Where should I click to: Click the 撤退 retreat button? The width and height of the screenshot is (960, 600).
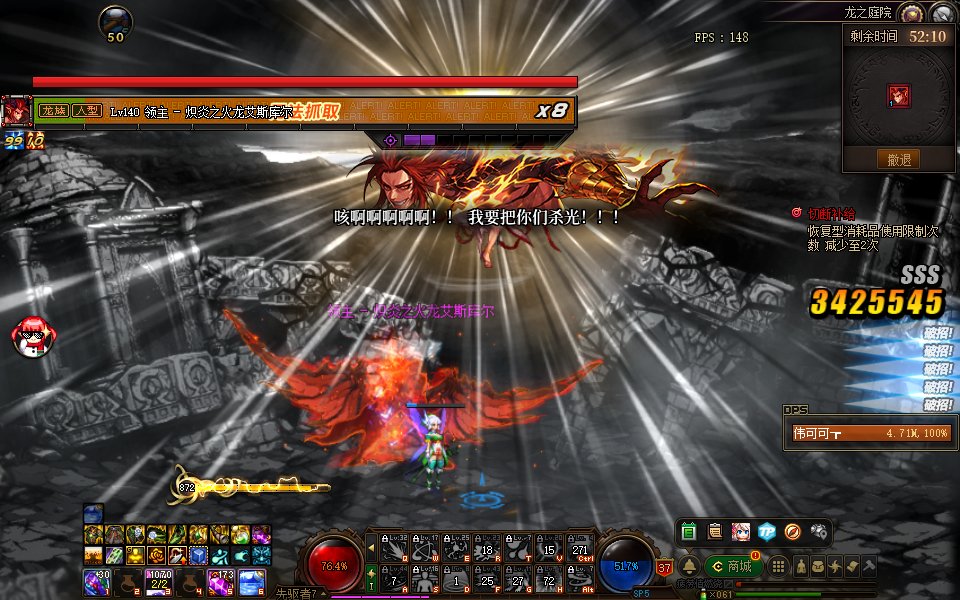pyautogui.click(x=898, y=159)
